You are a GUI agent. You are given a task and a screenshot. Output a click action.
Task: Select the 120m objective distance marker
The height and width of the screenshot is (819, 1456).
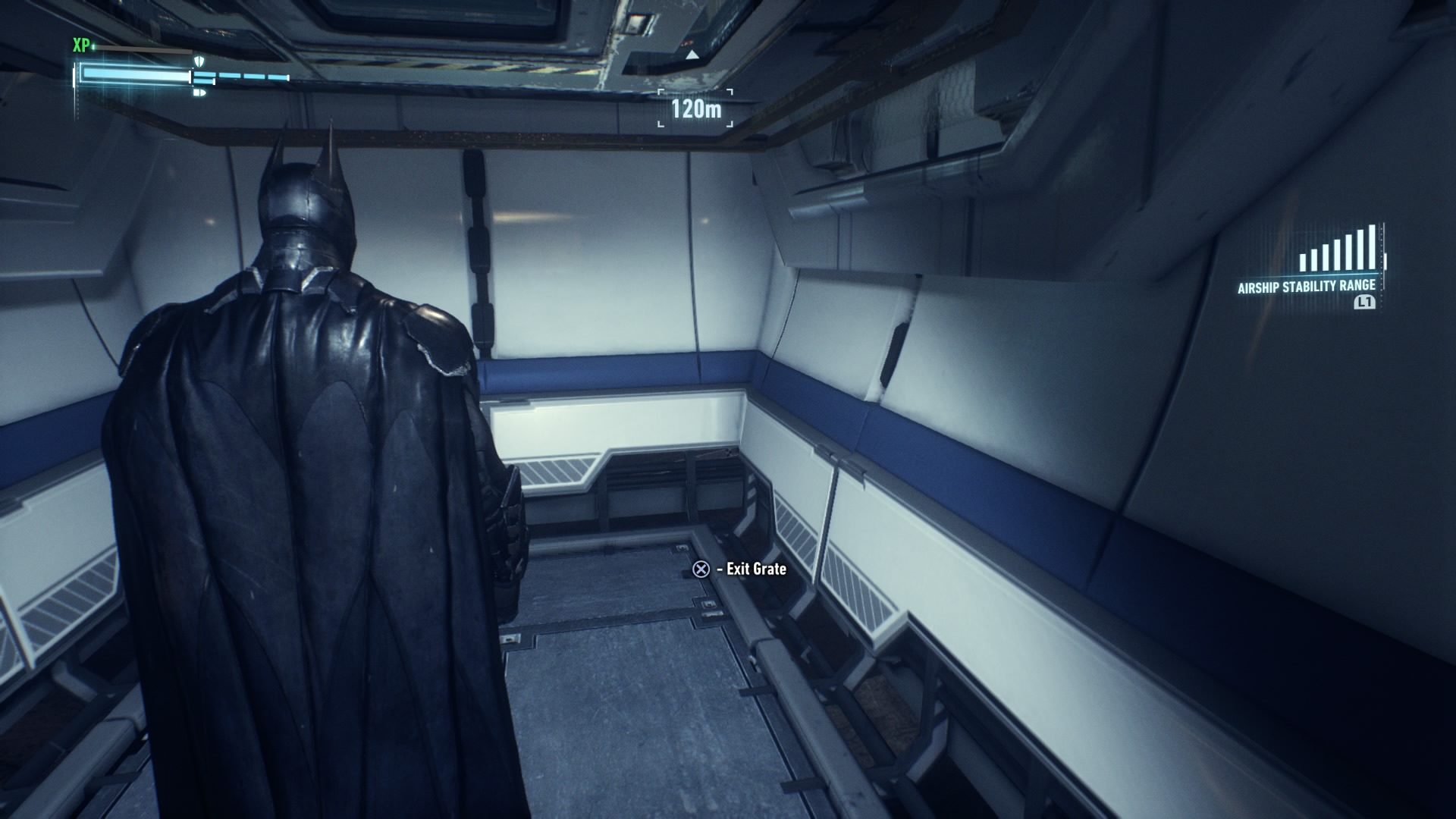point(695,108)
